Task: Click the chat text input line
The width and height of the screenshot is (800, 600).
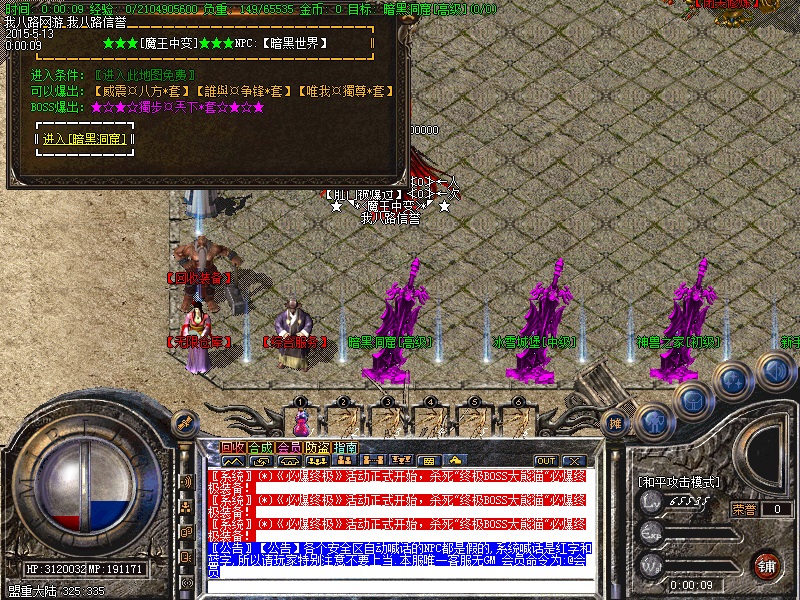Action: click(x=400, y=587)
